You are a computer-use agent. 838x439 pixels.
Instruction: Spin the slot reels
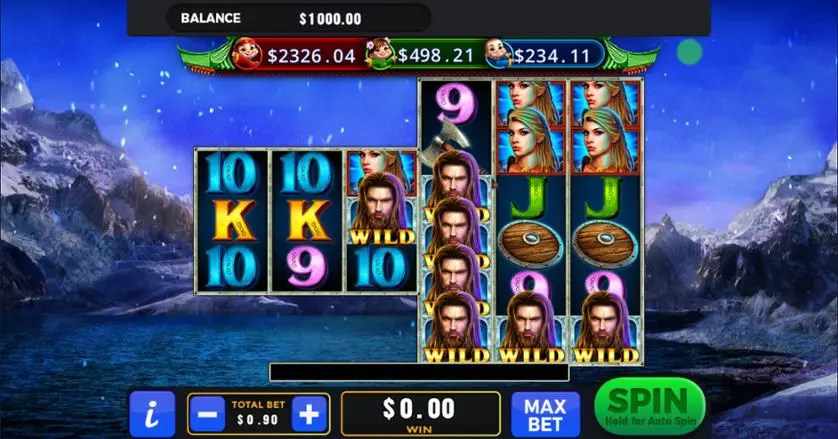pos(648,407)
